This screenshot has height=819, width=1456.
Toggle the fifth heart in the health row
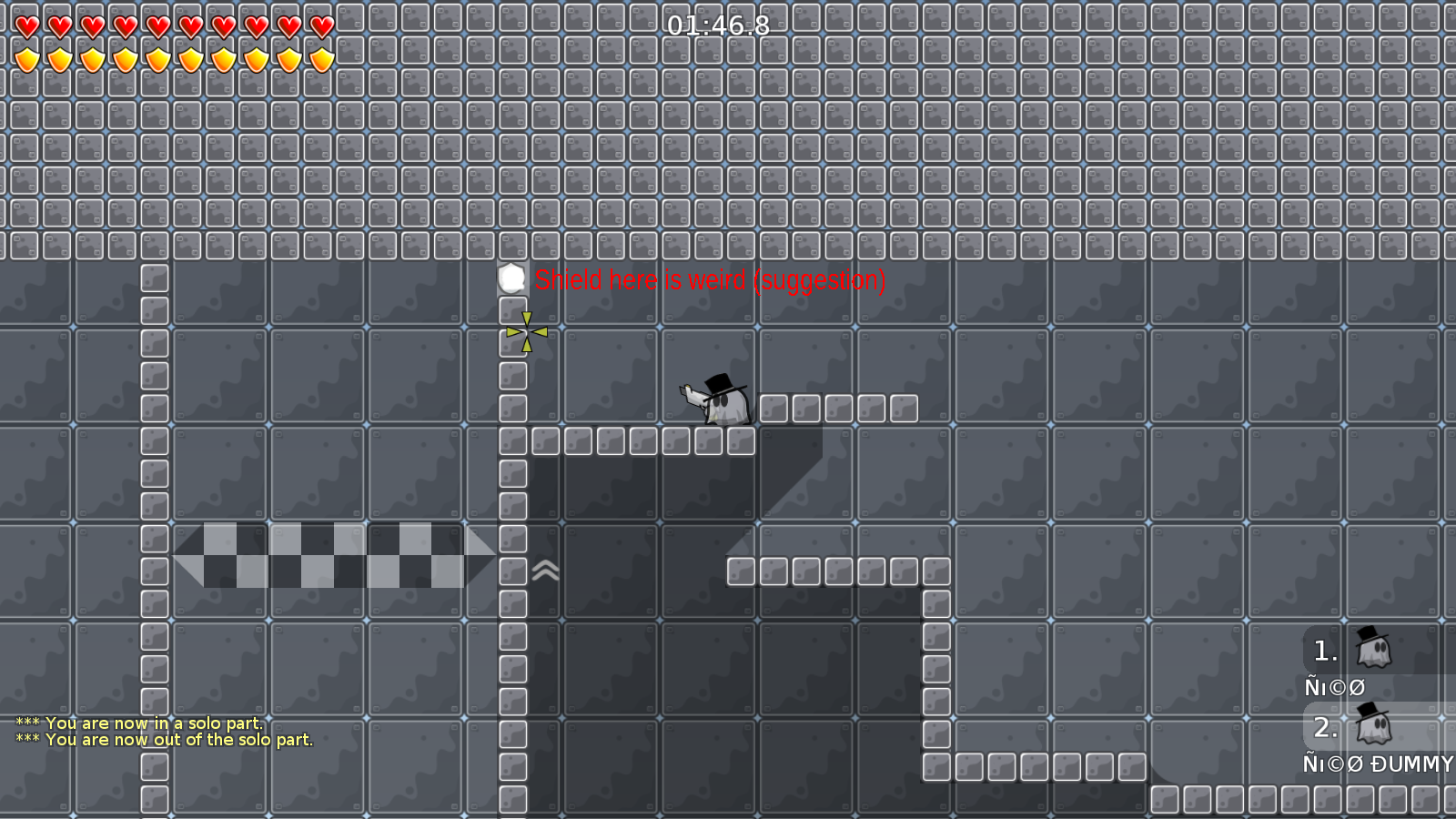point(156,25)
